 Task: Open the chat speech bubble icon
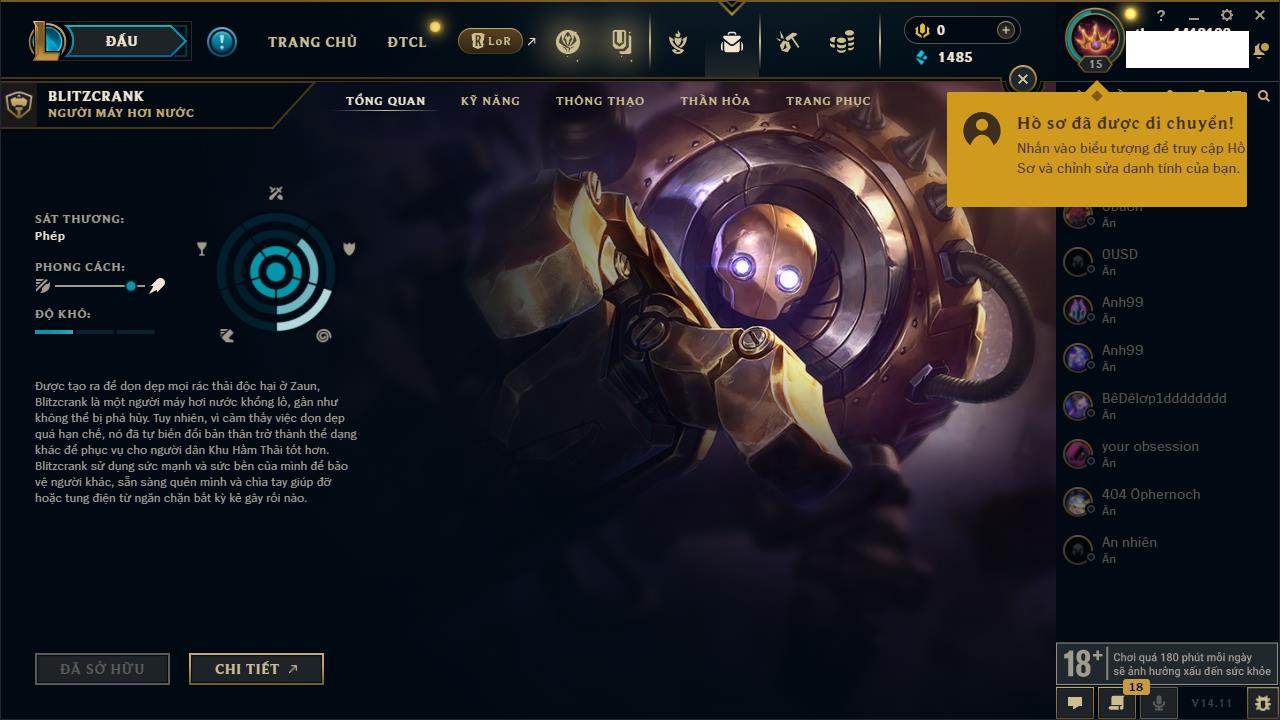click(1075, 703)
